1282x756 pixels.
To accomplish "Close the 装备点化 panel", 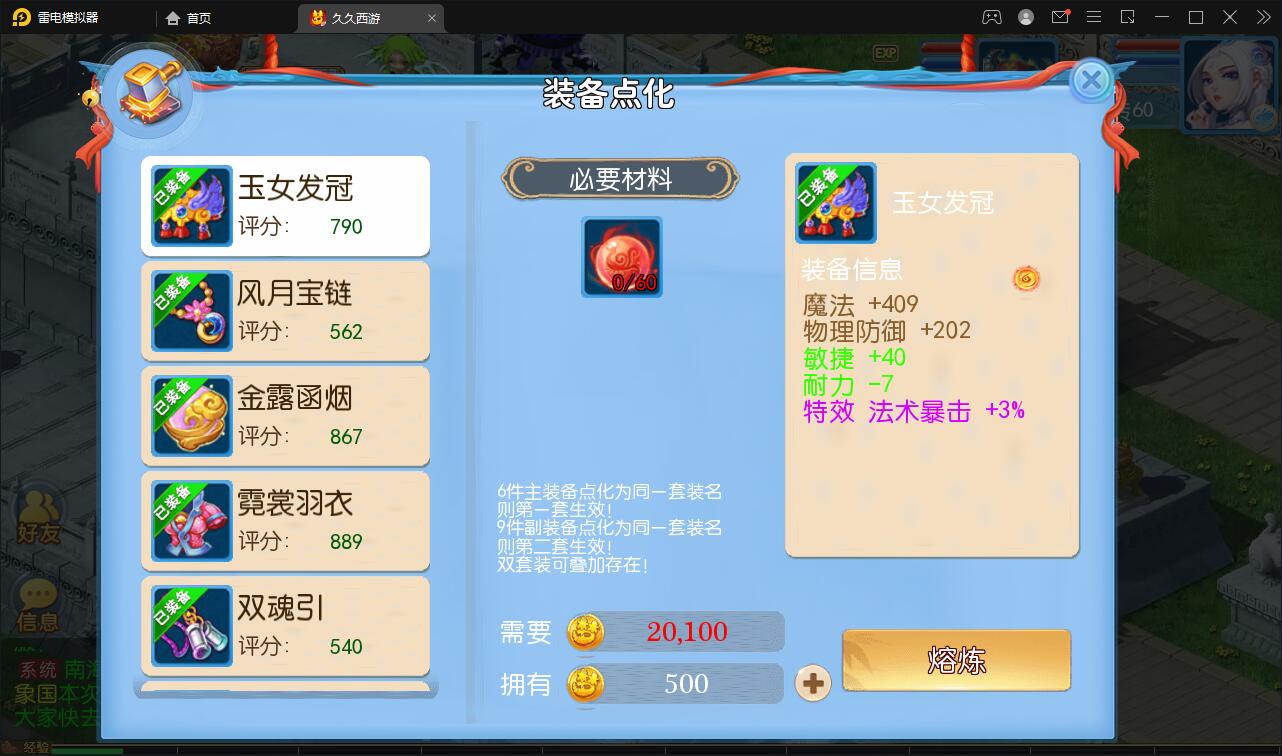I will coord(1091,82).
